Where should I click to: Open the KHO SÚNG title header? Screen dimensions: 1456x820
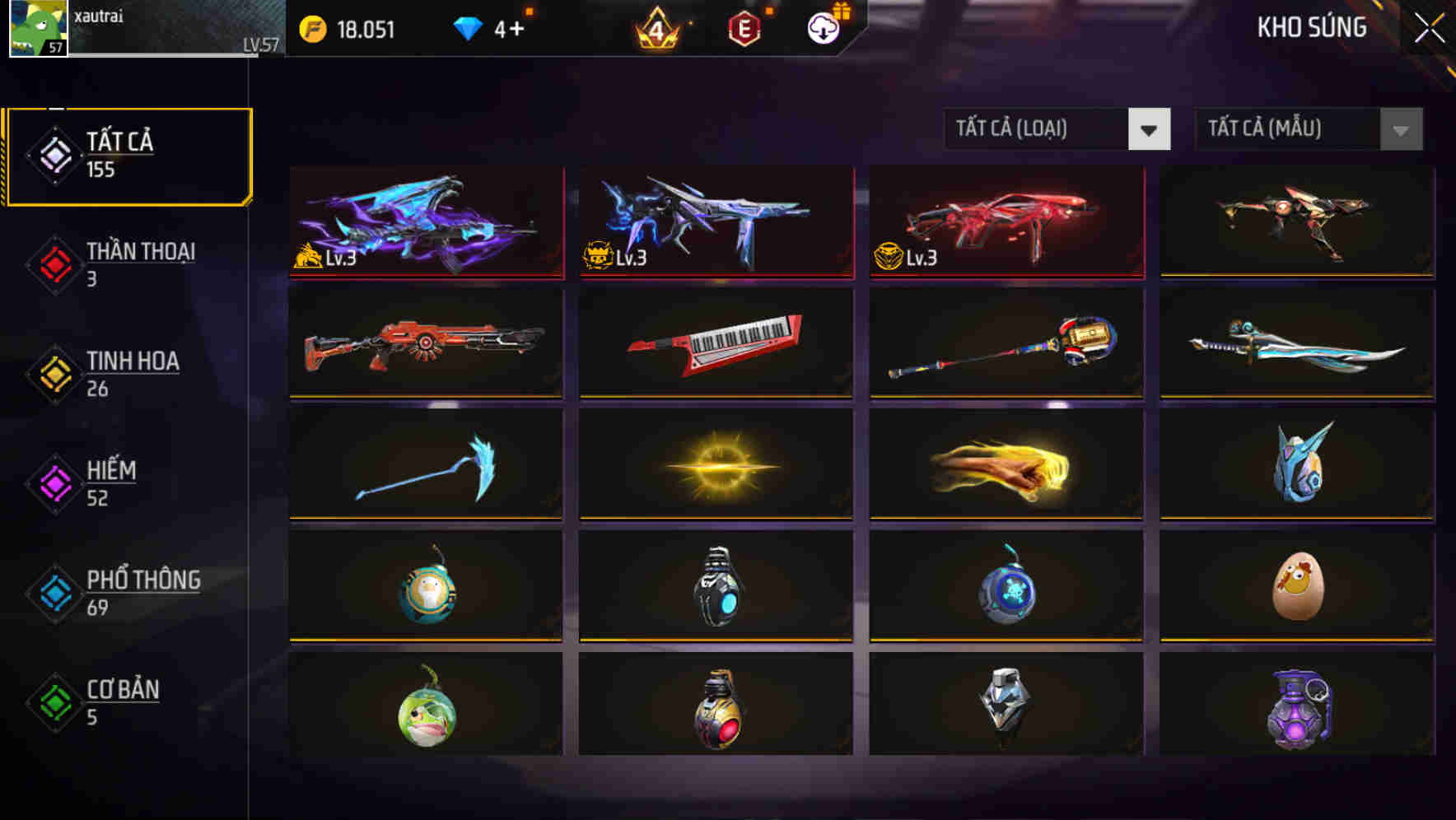1311,27
